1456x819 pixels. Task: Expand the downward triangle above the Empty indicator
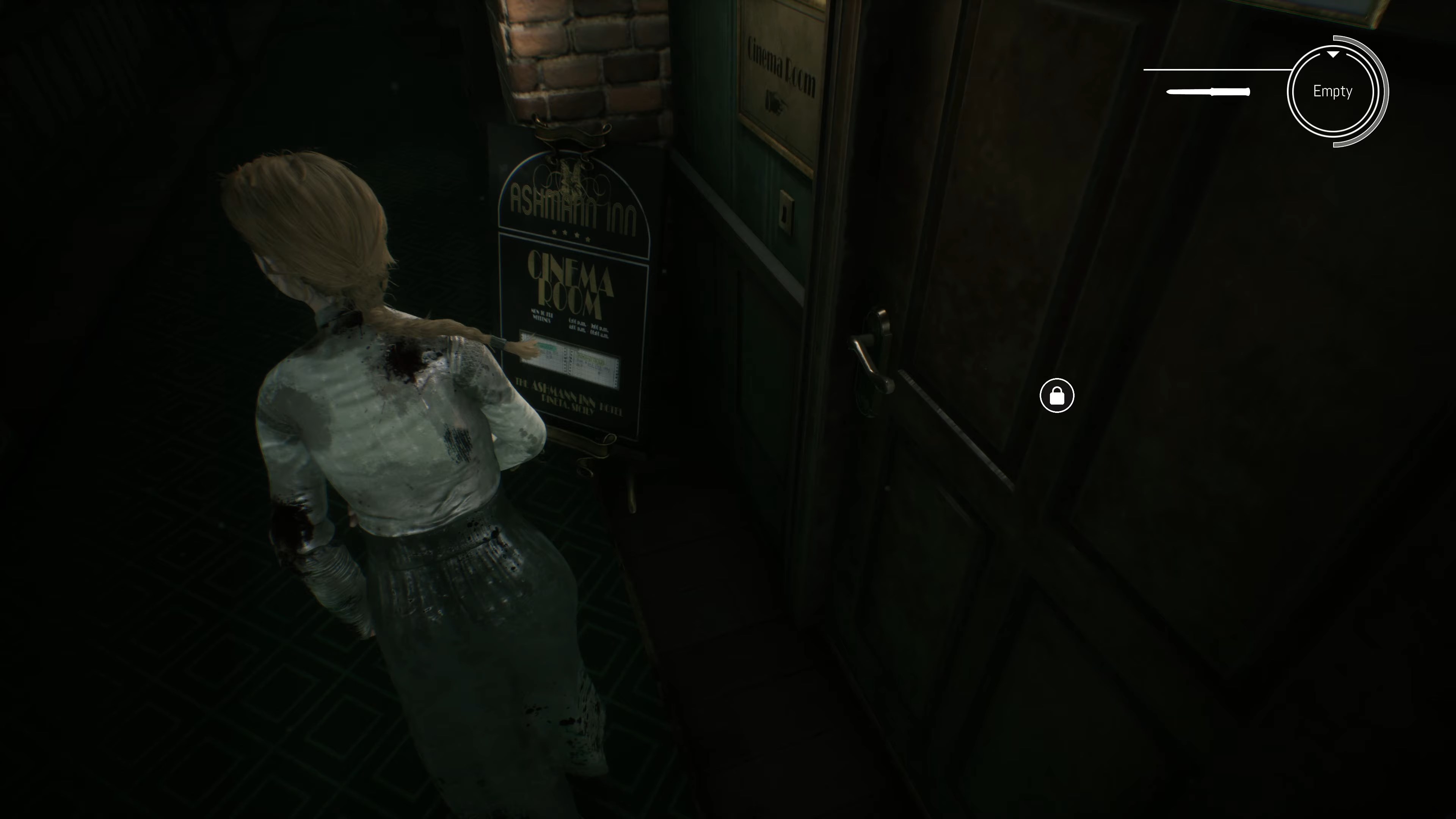click(x=1334, y=55)
